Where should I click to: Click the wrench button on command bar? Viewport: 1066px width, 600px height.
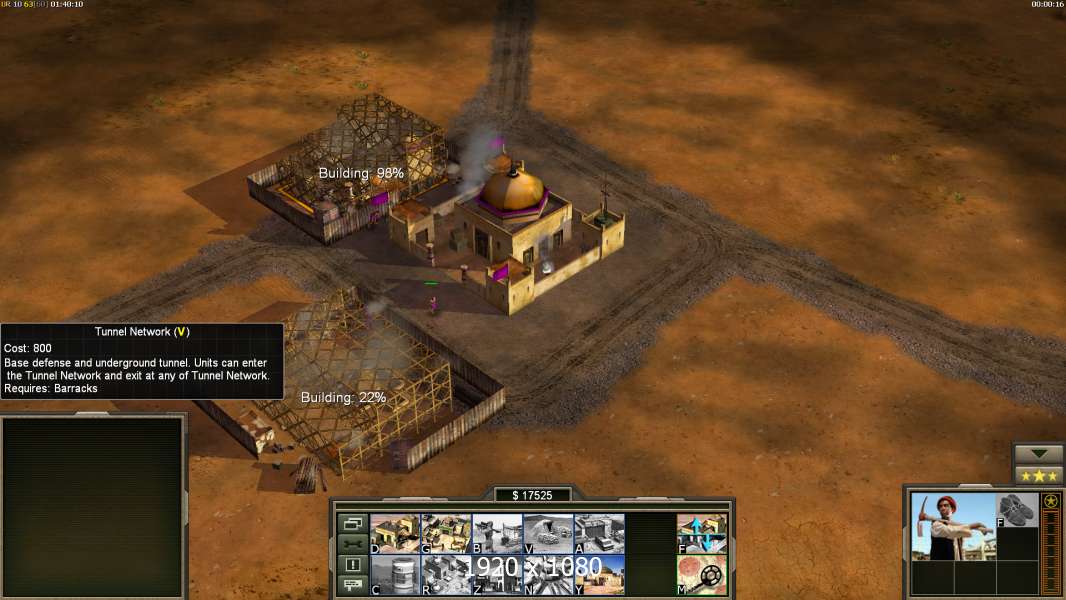352,544
